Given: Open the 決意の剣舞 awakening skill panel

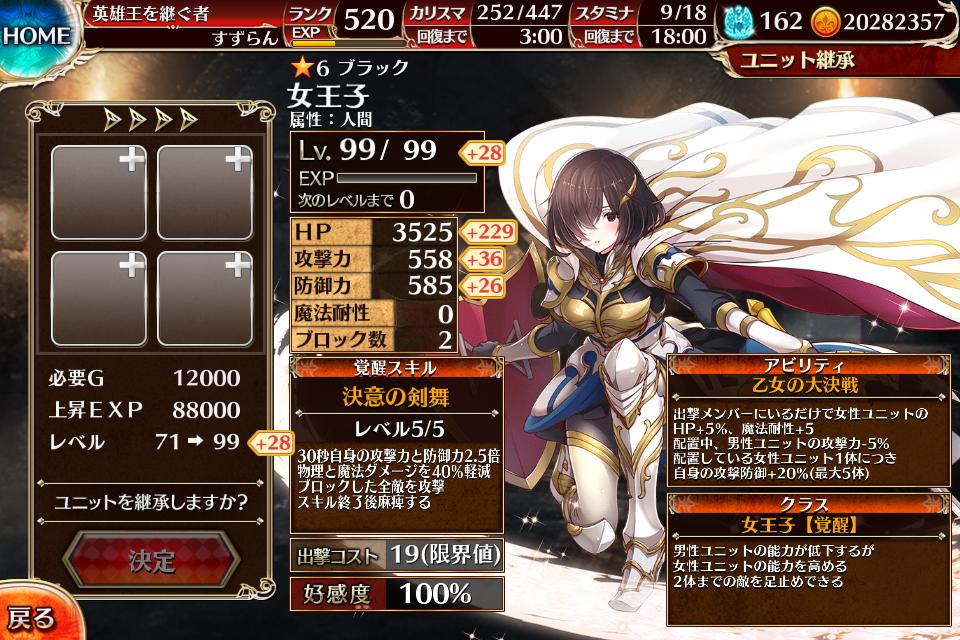Looking at the screenshot, I should coord(396,396).
